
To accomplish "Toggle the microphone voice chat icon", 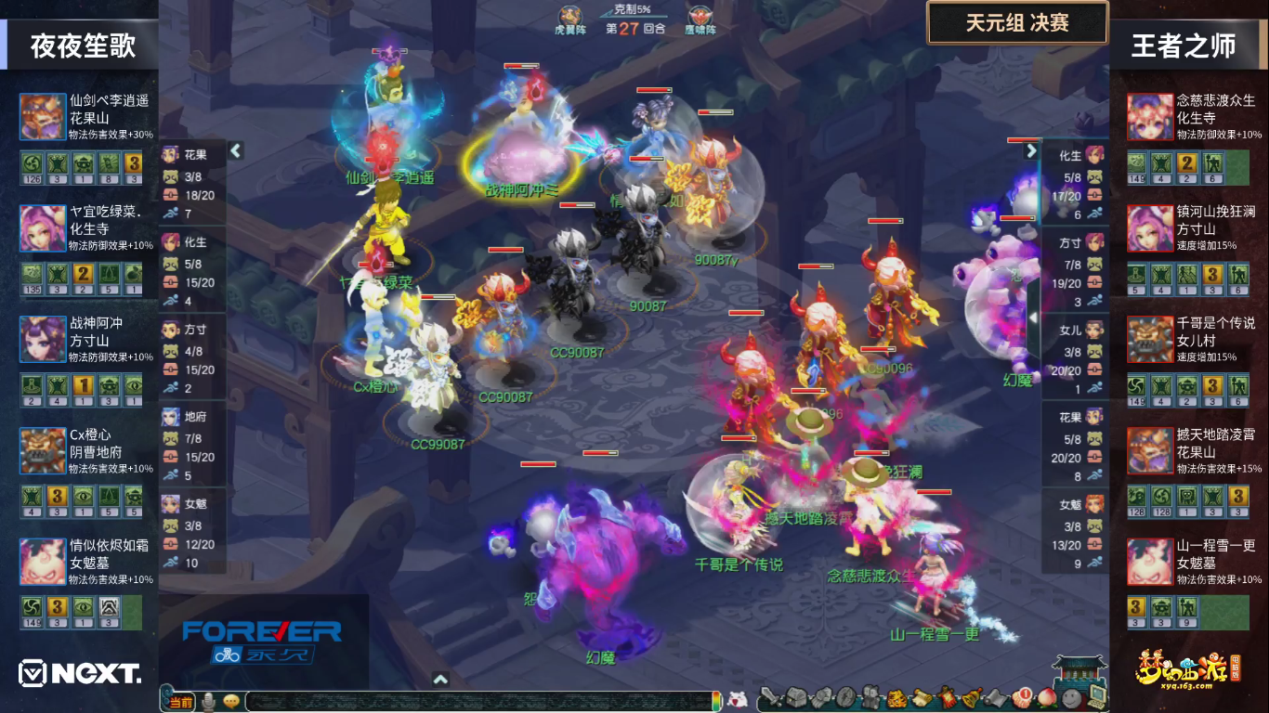I will point(208,701).
